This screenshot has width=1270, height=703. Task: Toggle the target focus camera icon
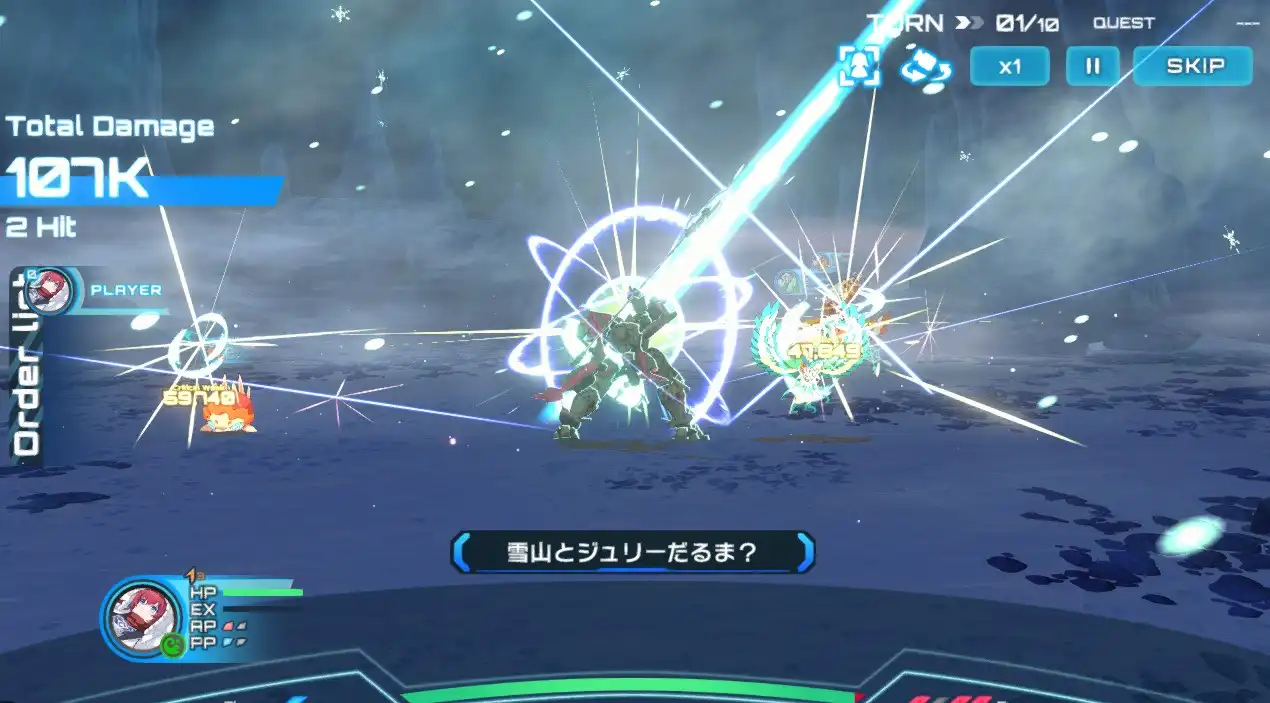click(x=859, y=66)
